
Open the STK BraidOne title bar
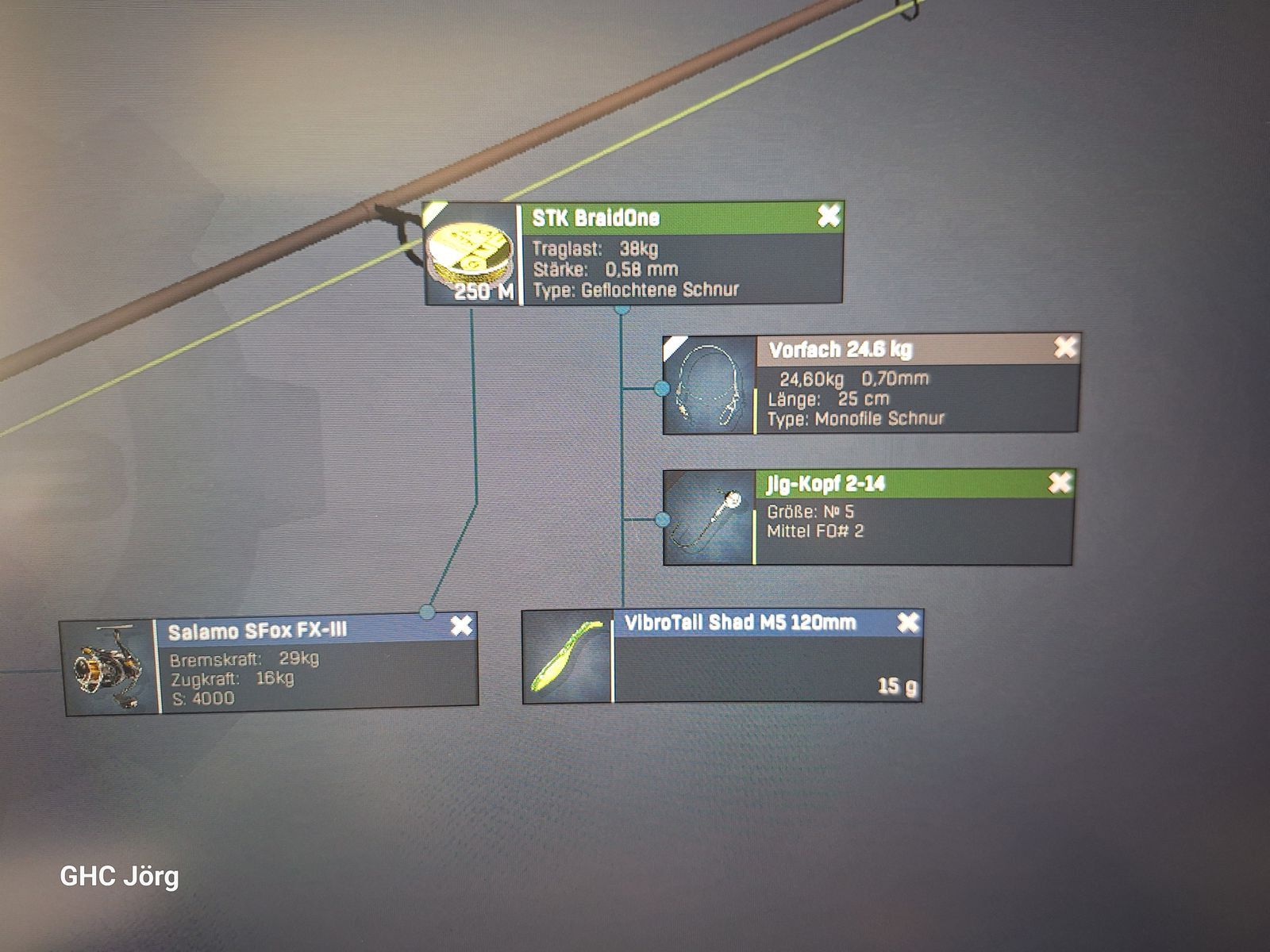(667, 217)
